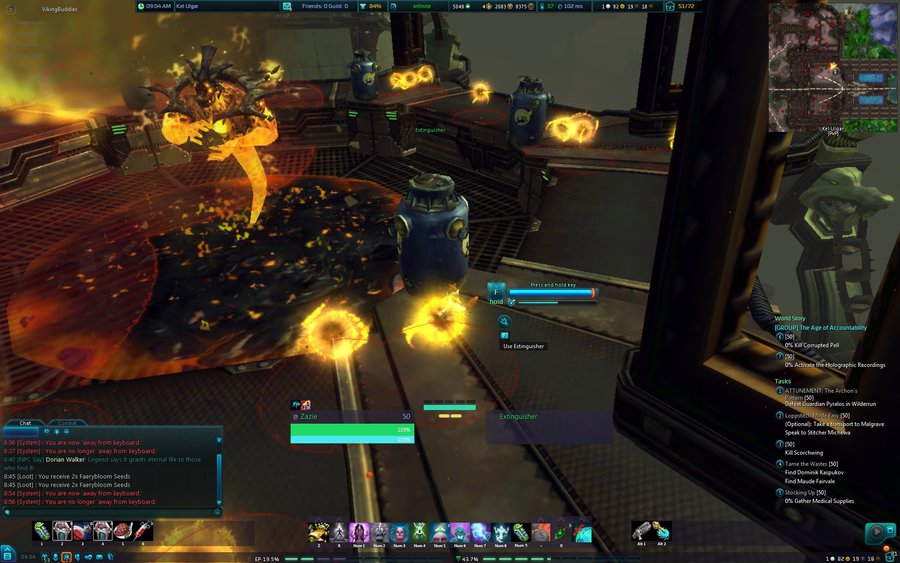Click the teal play button near bottom-right

pyautogui.click(x=877, y=532)
